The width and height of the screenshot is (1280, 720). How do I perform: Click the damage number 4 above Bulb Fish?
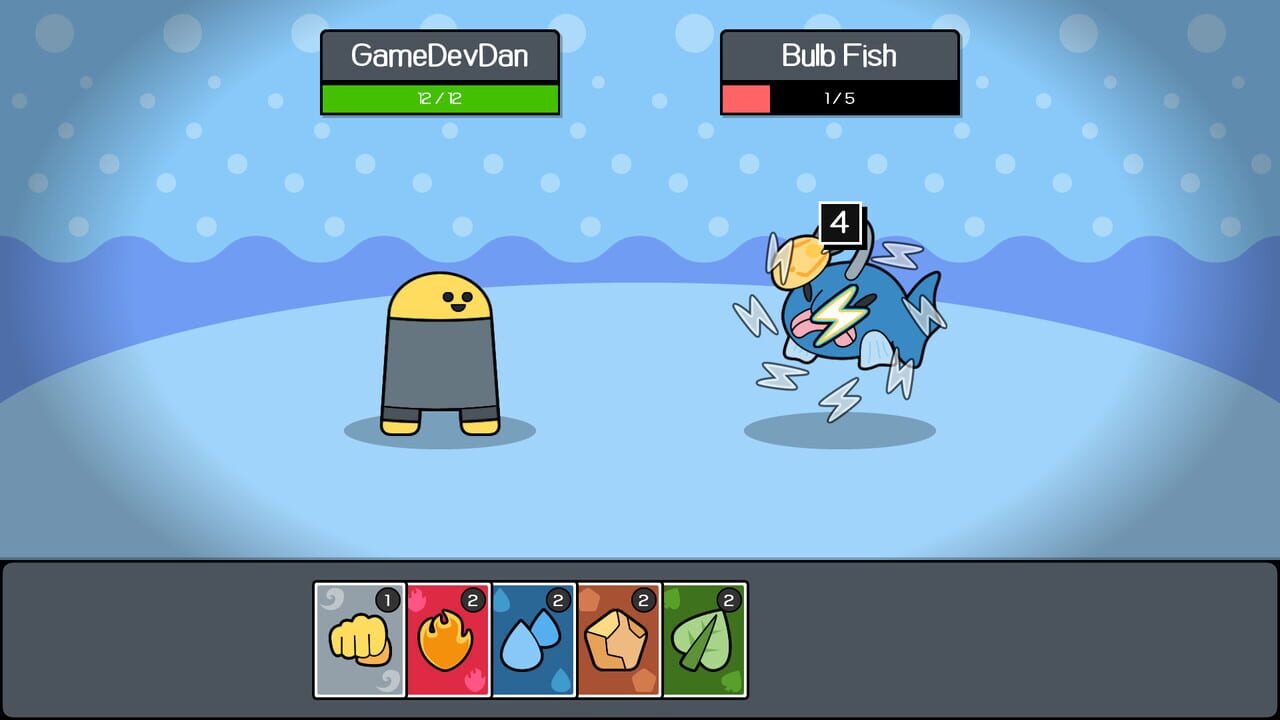[x=840, y=222]
